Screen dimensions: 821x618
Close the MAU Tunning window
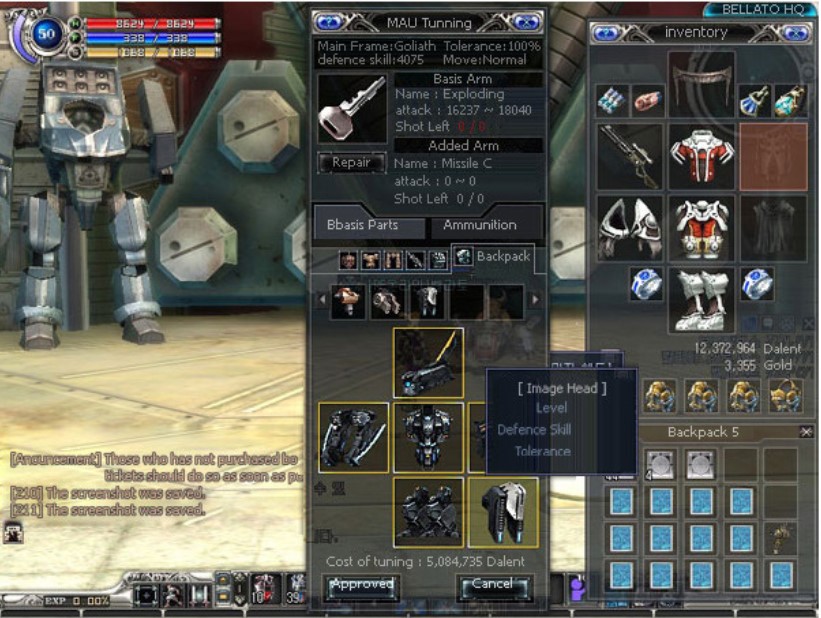pyautogui.click(x=526, y=22)
